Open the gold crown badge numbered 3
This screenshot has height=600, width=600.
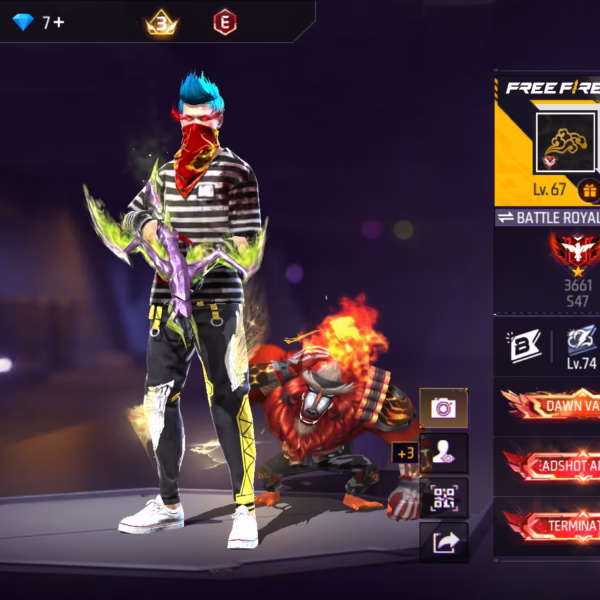point(161,22)
